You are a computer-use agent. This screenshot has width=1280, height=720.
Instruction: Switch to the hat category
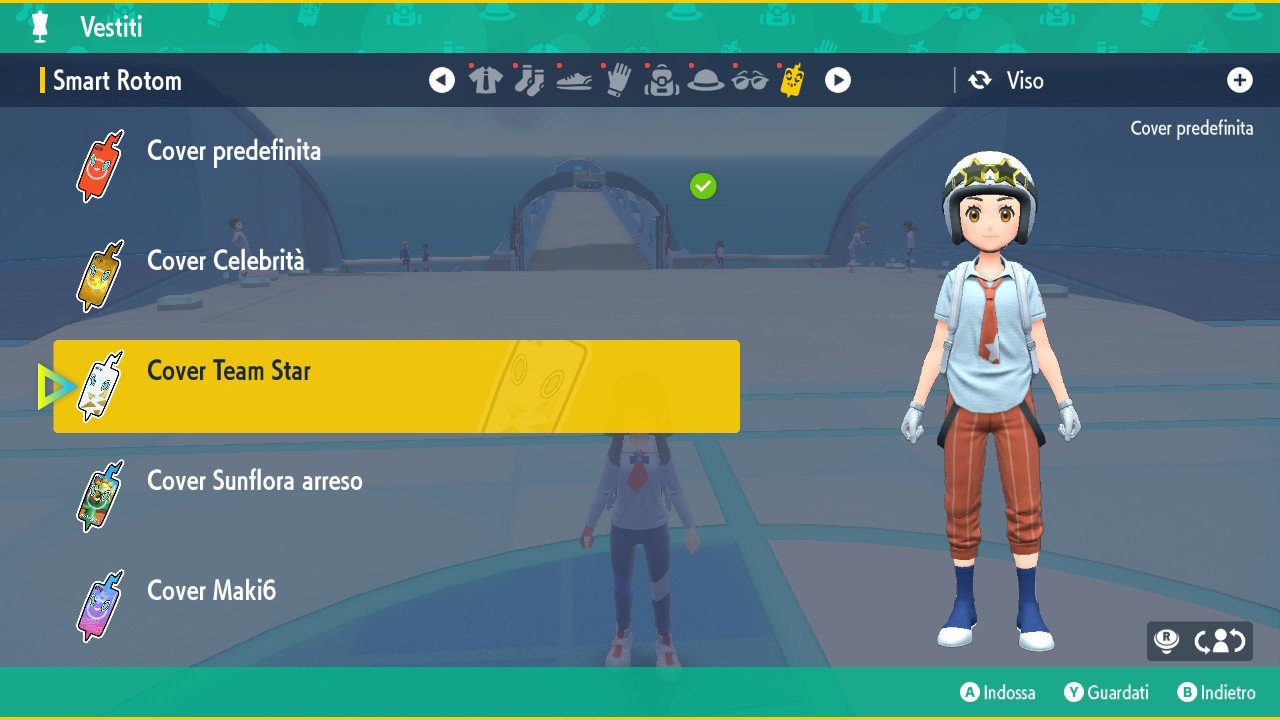(706, 80)
